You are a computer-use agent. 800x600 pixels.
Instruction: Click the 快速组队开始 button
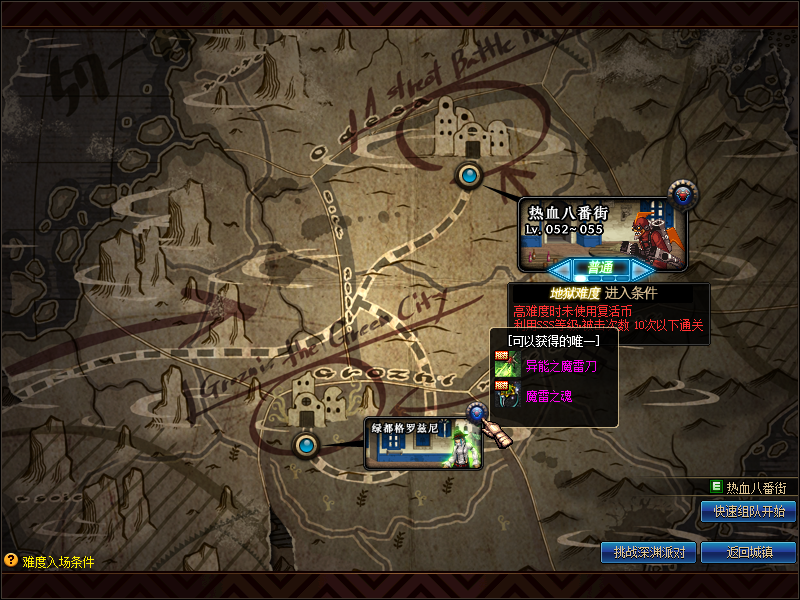tap(748, 511)
